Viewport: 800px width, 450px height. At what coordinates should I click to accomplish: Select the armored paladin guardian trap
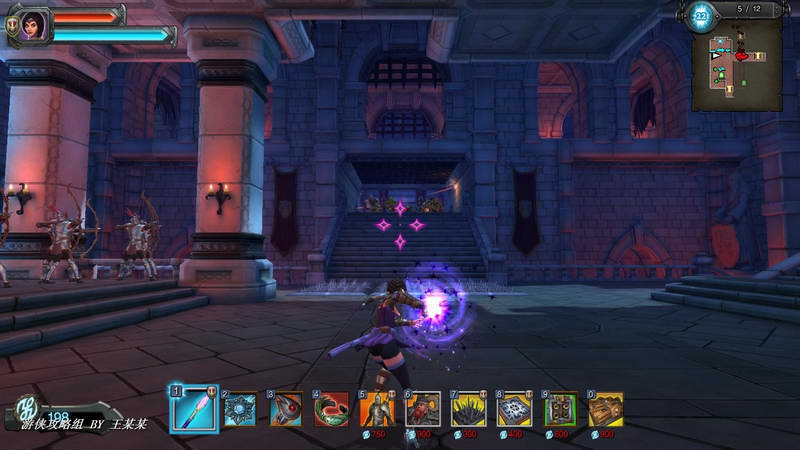pos(377,409)
